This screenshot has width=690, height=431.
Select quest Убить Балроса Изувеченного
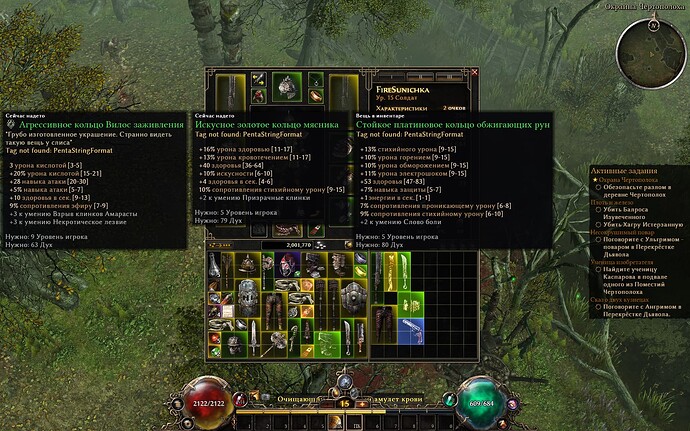pyautogui.click(x=627, y=211)
